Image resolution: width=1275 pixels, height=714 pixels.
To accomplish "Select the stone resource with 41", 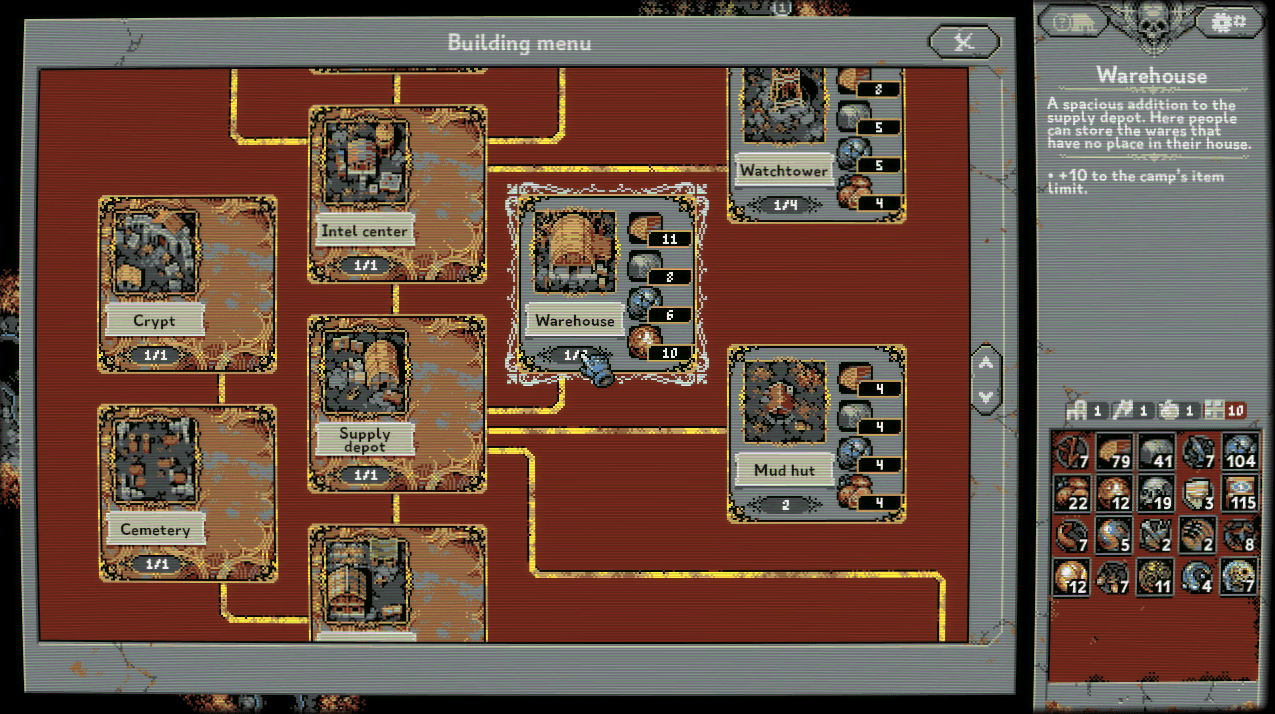I will tap(1156, 452).
